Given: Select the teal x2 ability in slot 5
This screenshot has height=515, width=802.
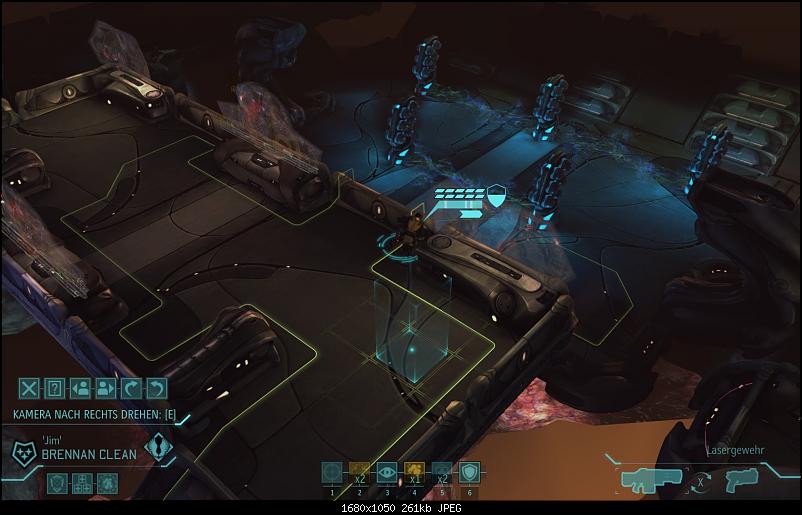Looking at the screenshot, I should click(442, 473).
